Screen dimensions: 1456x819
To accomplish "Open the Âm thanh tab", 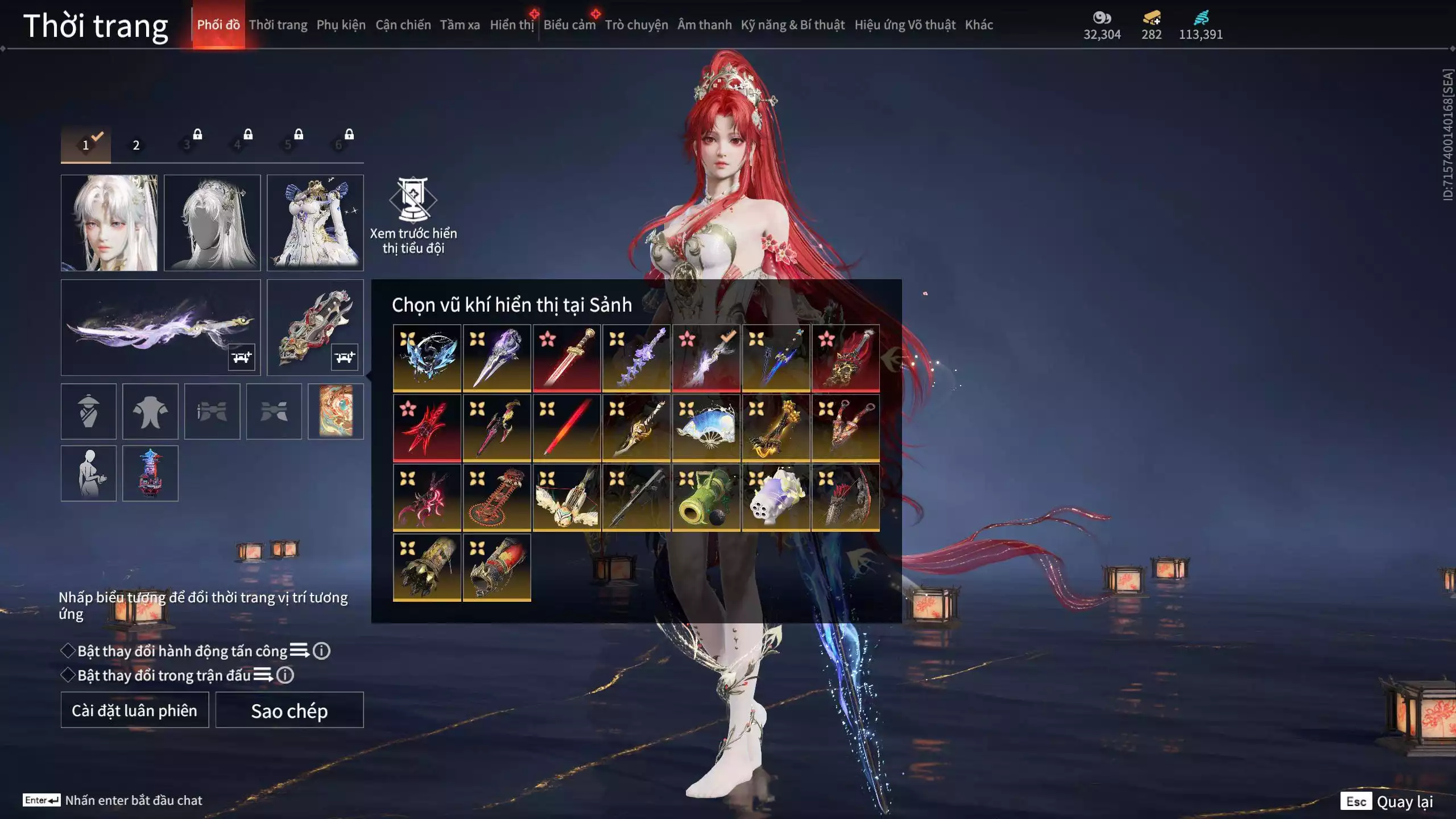I will click(704, 25).
